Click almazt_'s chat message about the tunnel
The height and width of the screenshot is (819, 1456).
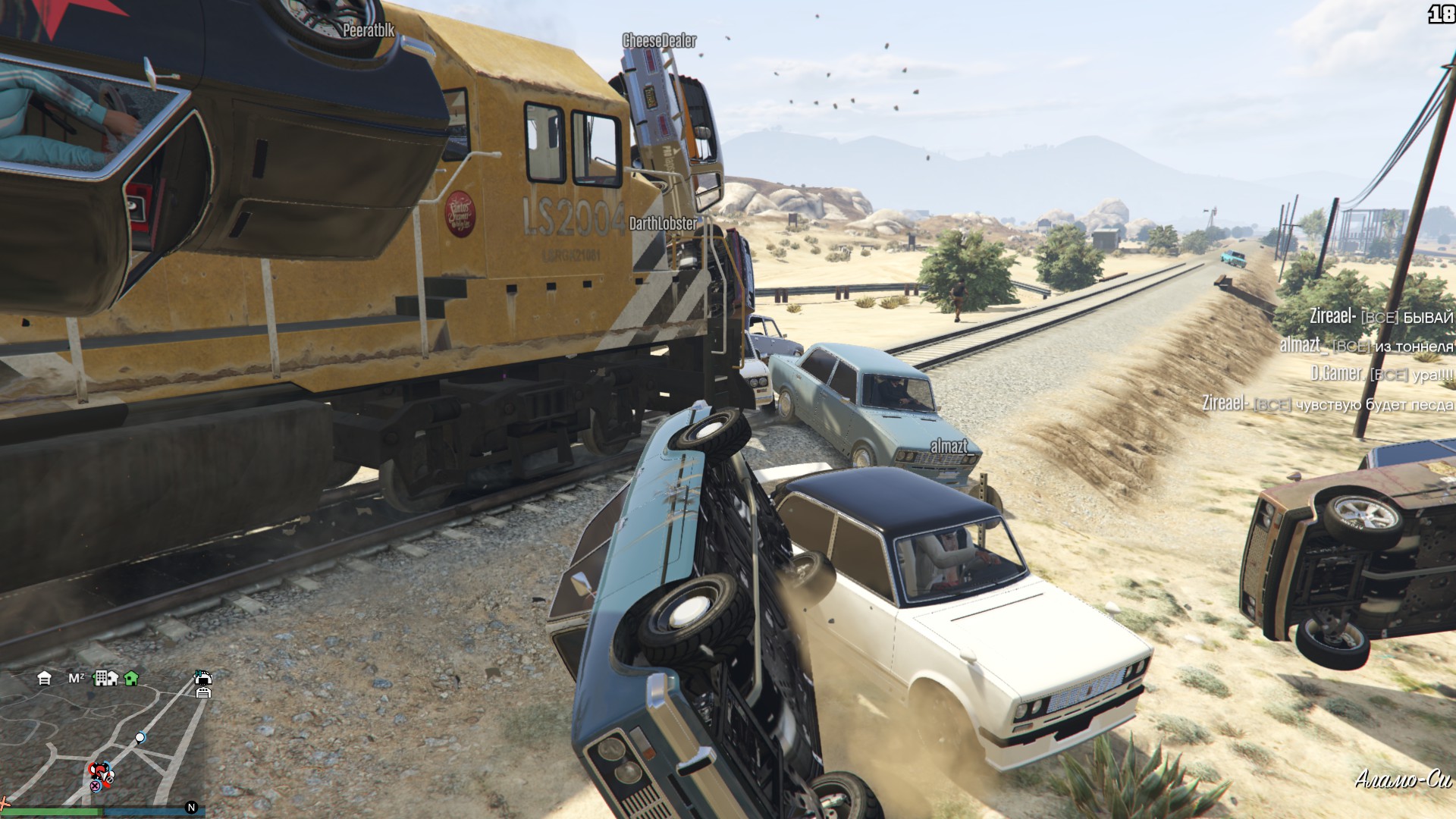1367,346
